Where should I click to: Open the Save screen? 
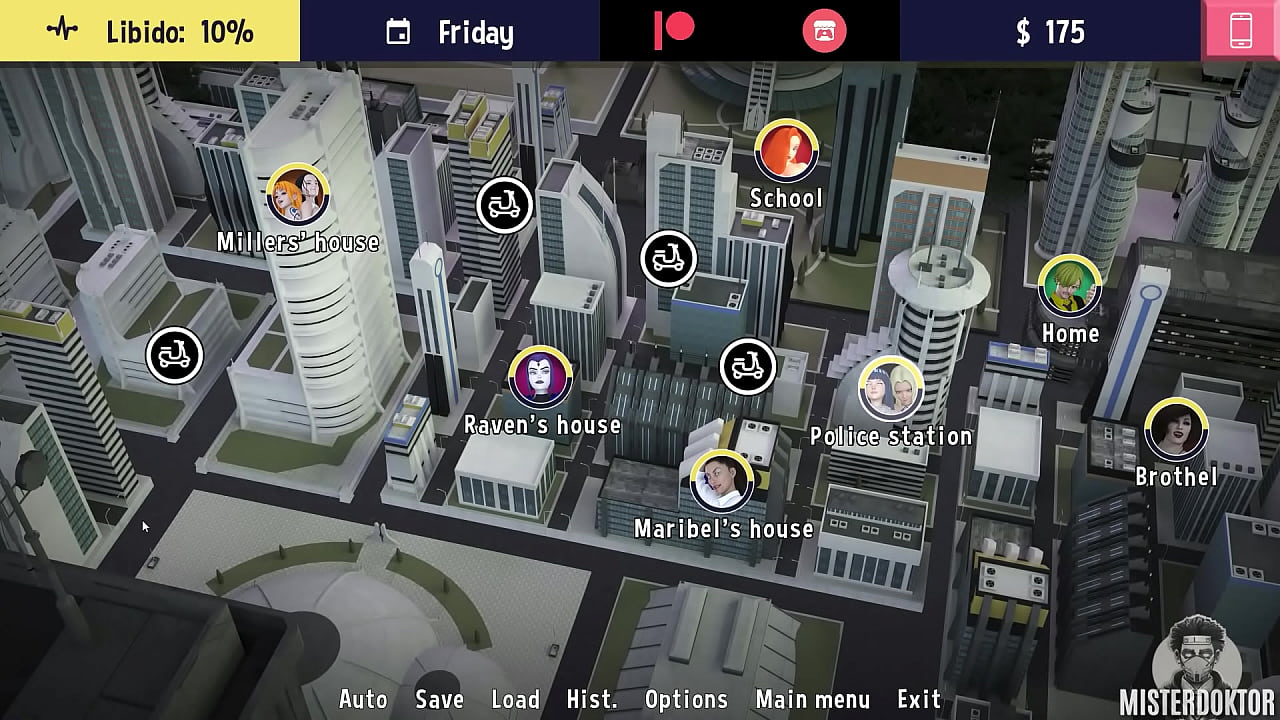coord(439,699)
